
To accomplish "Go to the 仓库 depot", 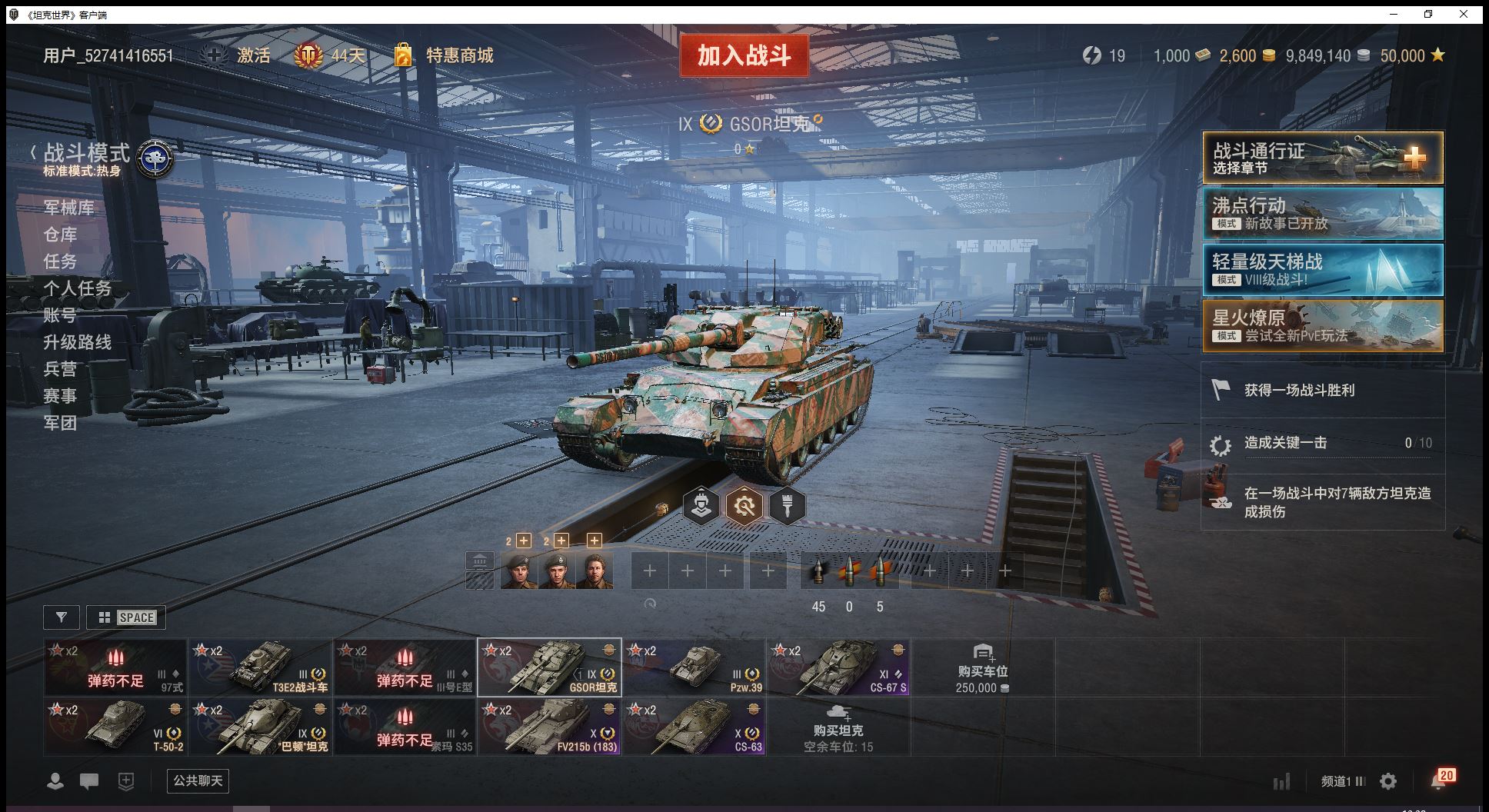I will coord(60,235).
